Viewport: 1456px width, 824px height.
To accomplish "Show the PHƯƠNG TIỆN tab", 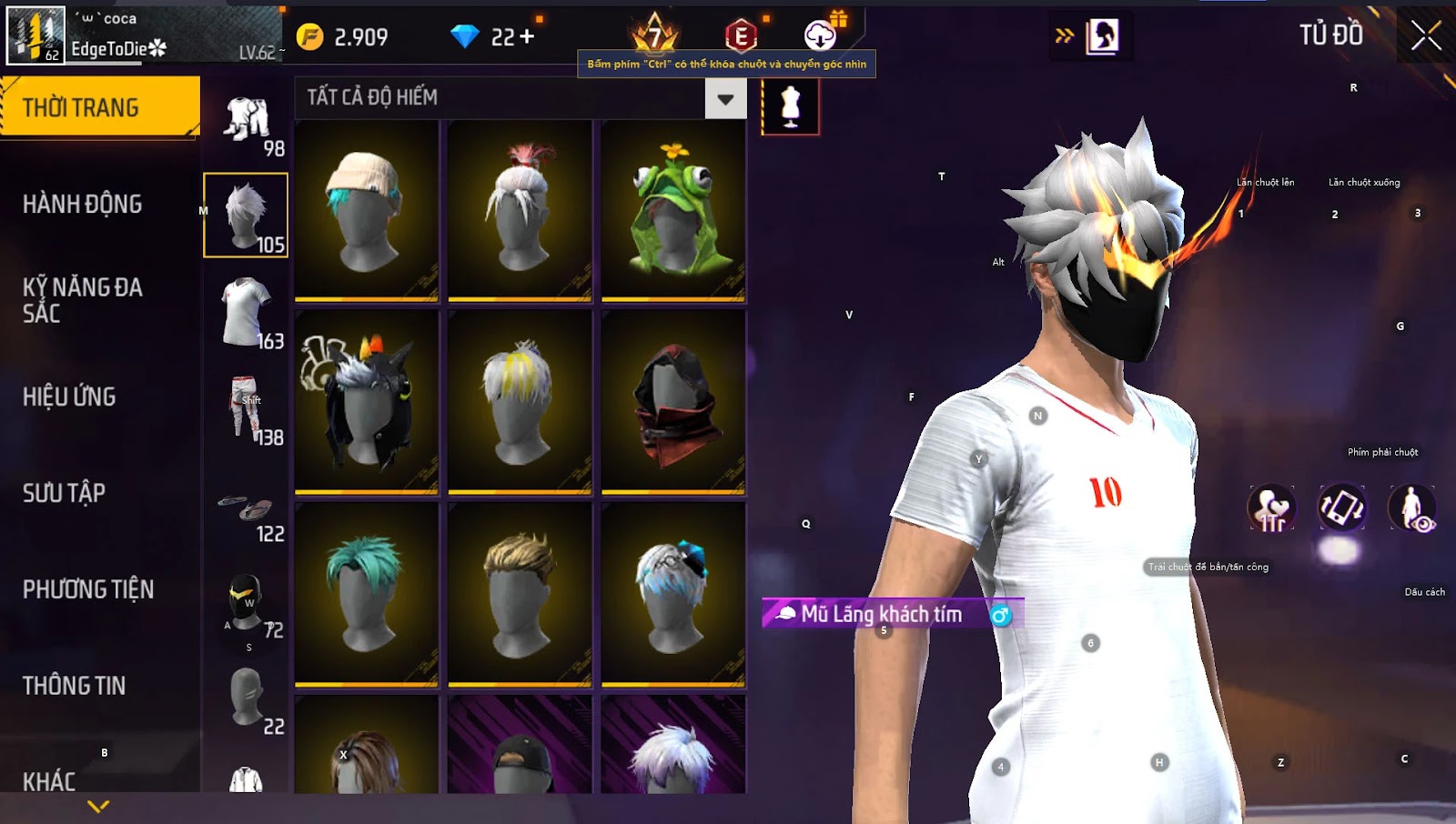I will point(88,589).
